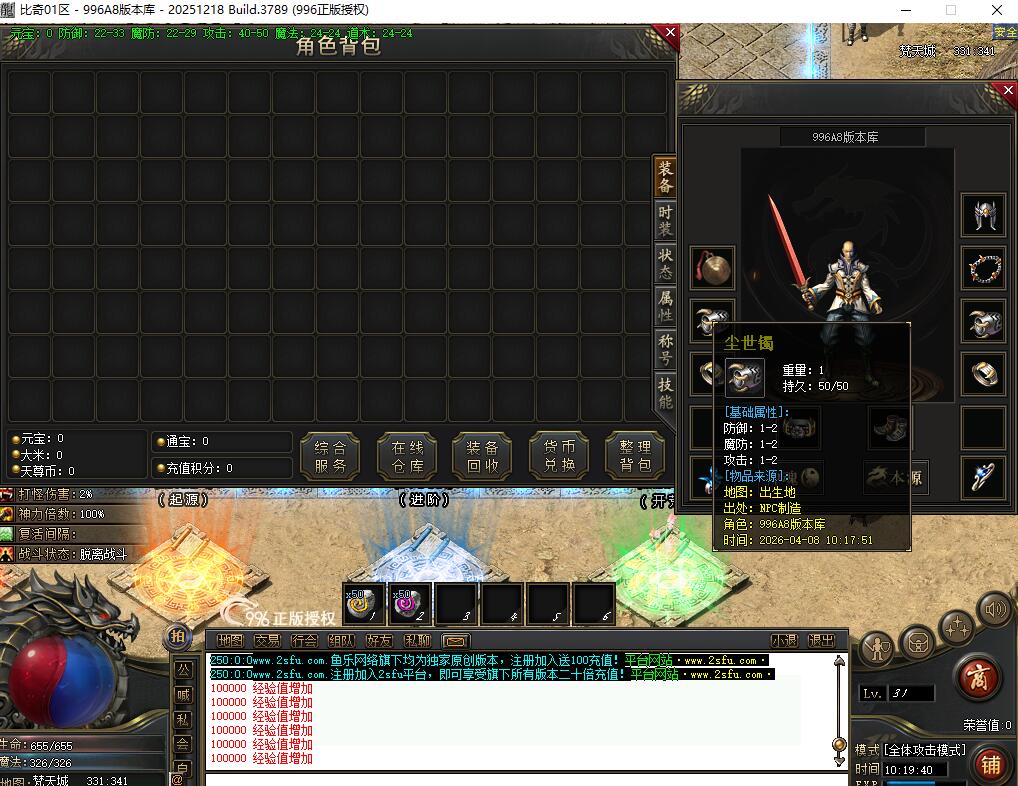Switch to the 时装 fashion tab
Image resolution: width=1018 pixels, height=786 pixels.
point(665,221)
